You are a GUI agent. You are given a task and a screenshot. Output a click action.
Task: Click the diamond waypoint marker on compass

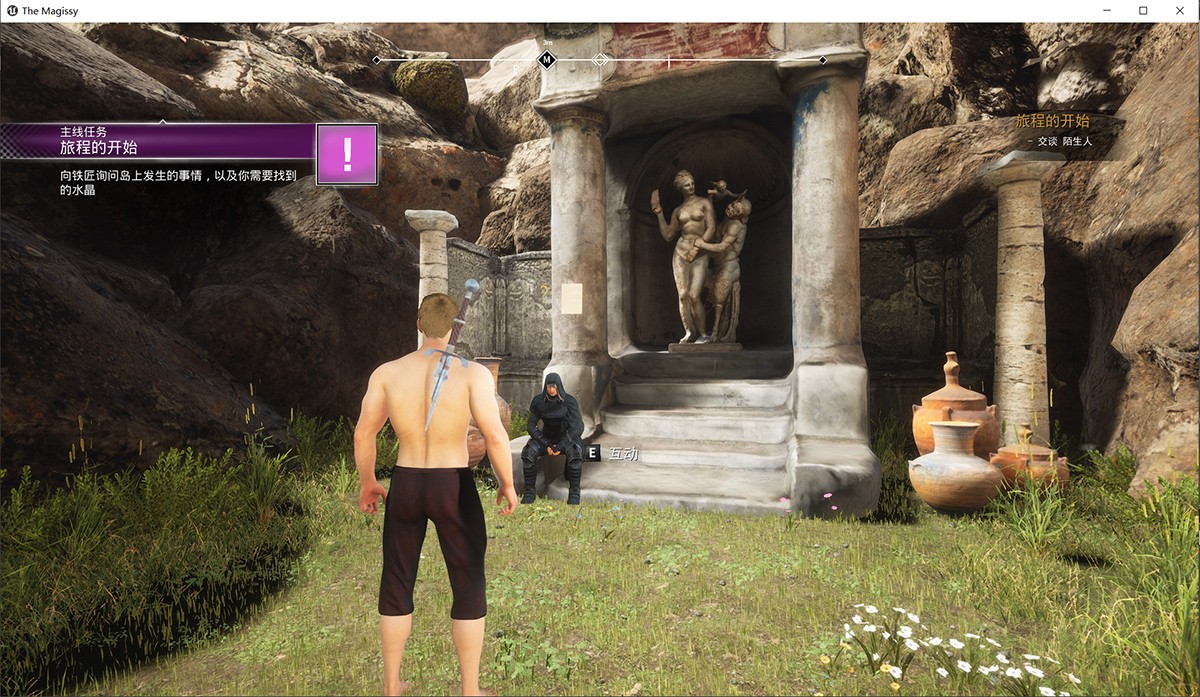point(600,60)
